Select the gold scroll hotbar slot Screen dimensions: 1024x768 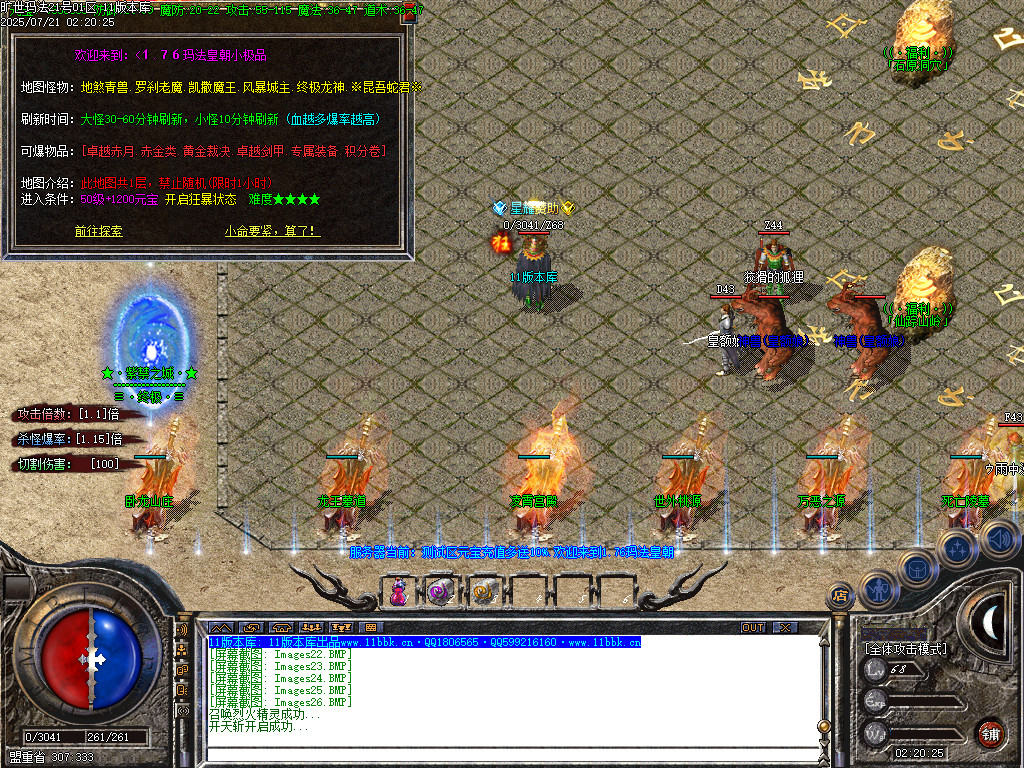pyautogui.click(x=484, y=592)
